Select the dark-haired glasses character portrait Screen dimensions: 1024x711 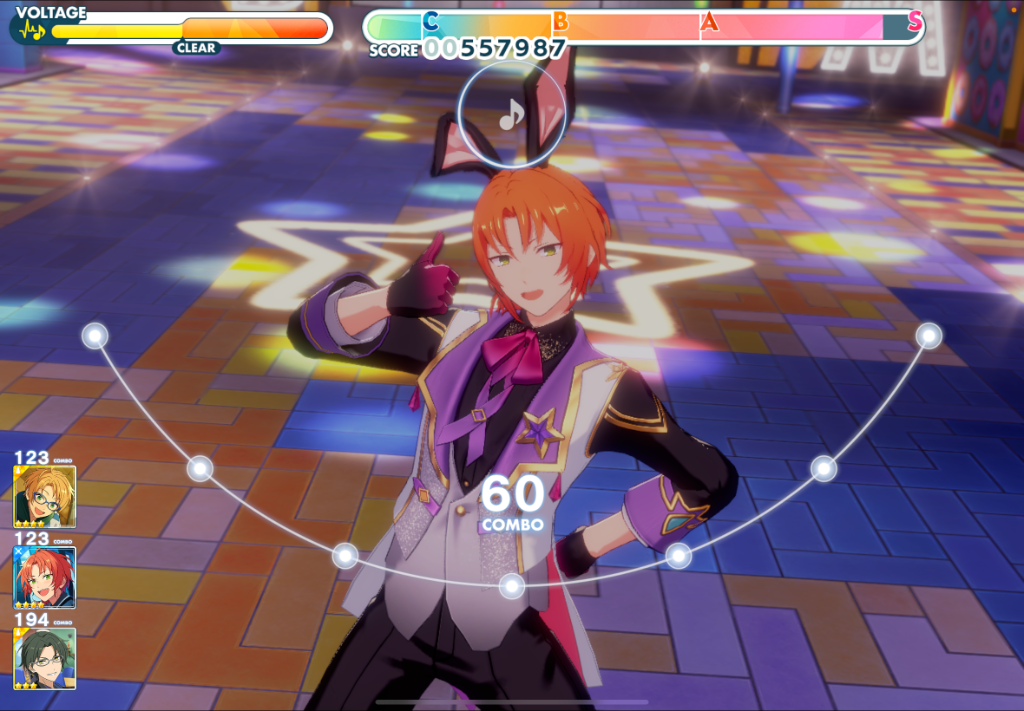coord(45,658)
